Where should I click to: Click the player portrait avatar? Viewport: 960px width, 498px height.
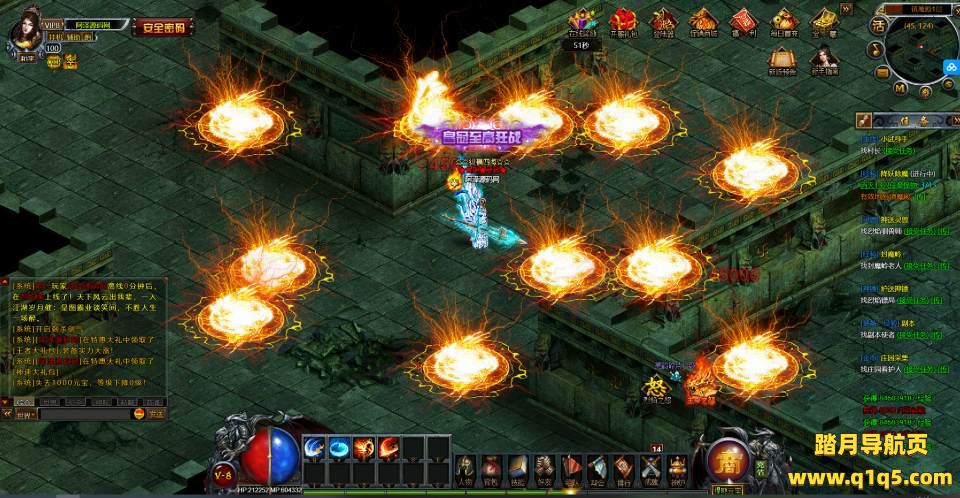24,30
